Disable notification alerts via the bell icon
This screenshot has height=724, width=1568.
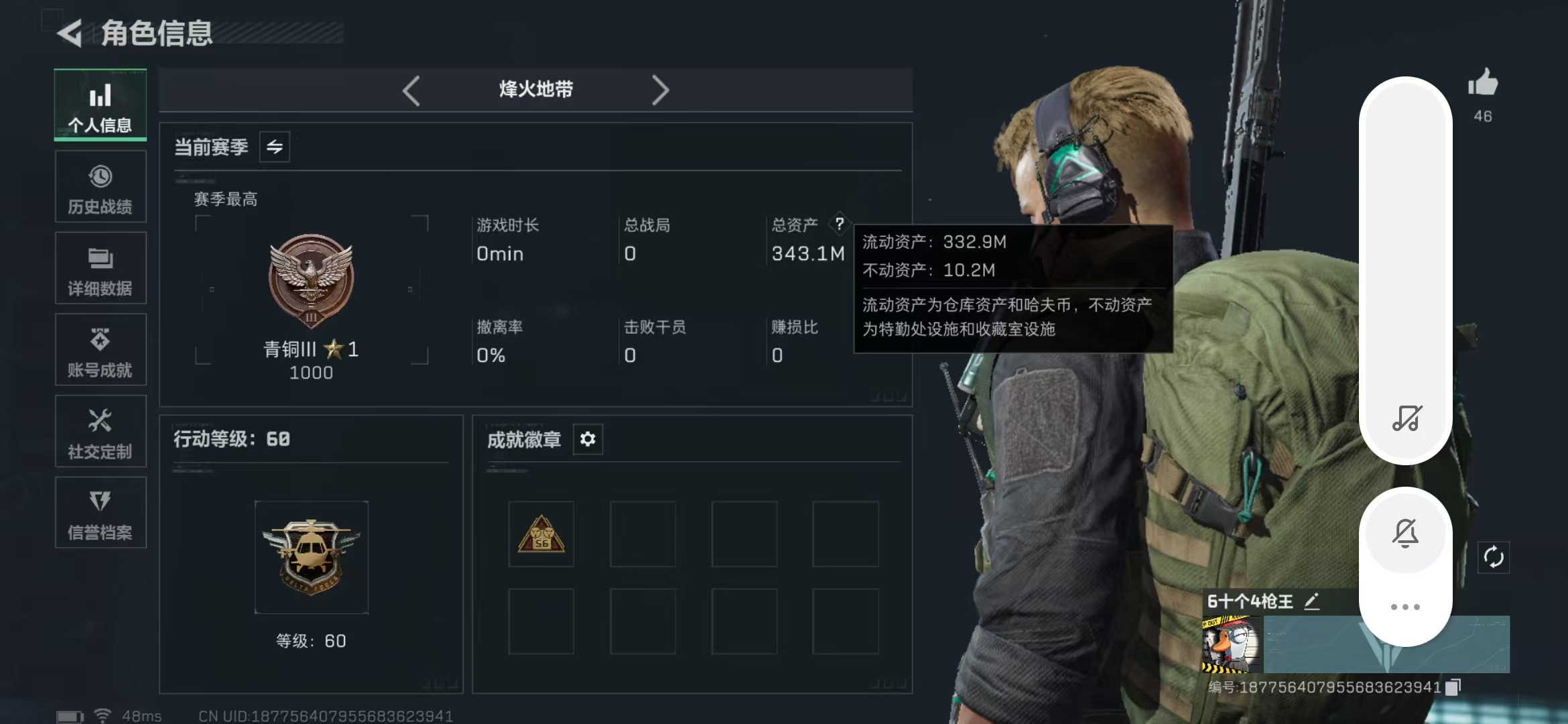click(x=1404, y=533)
